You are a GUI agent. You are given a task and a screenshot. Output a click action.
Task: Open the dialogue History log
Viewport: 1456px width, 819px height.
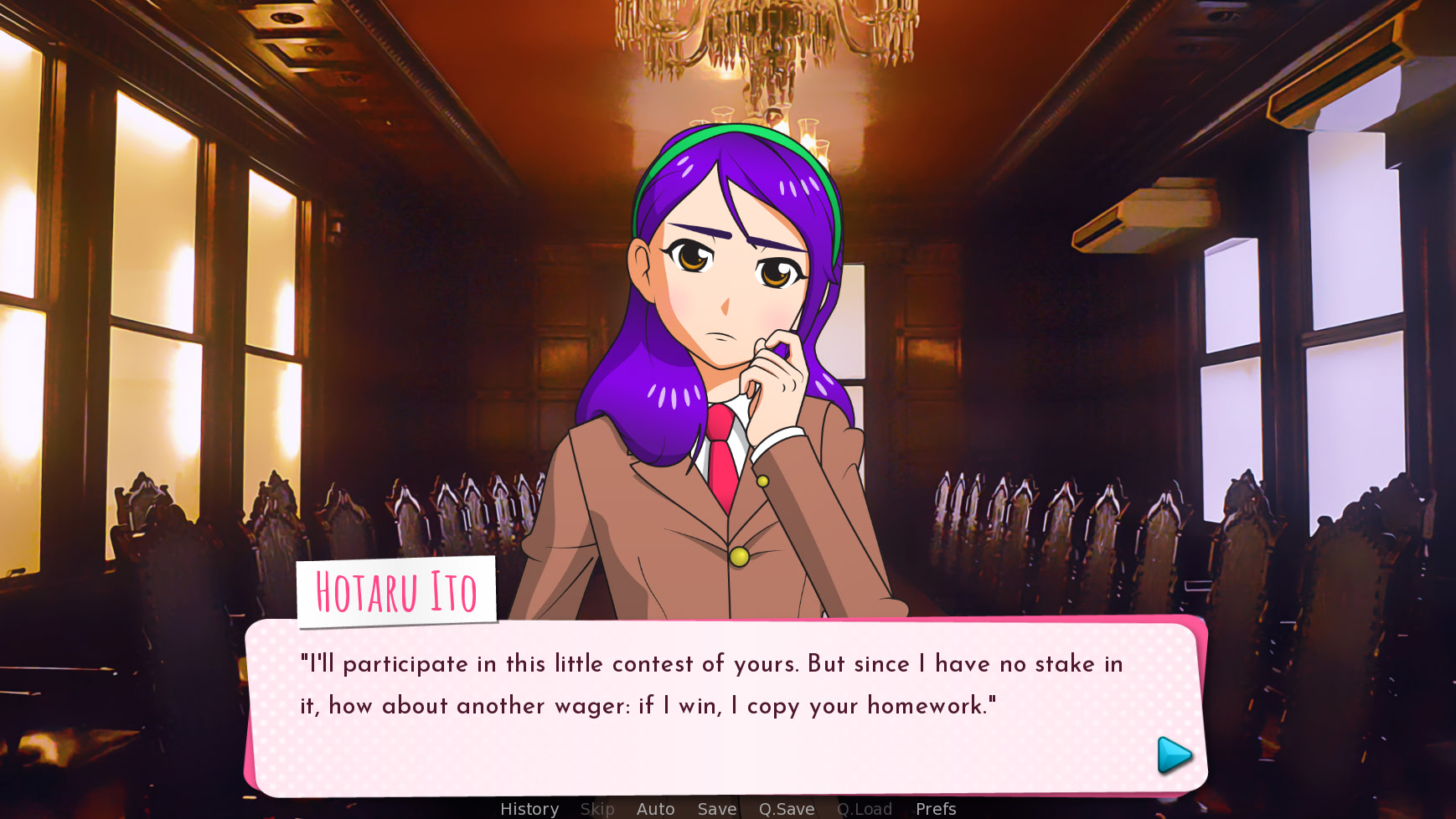[529, 807]
